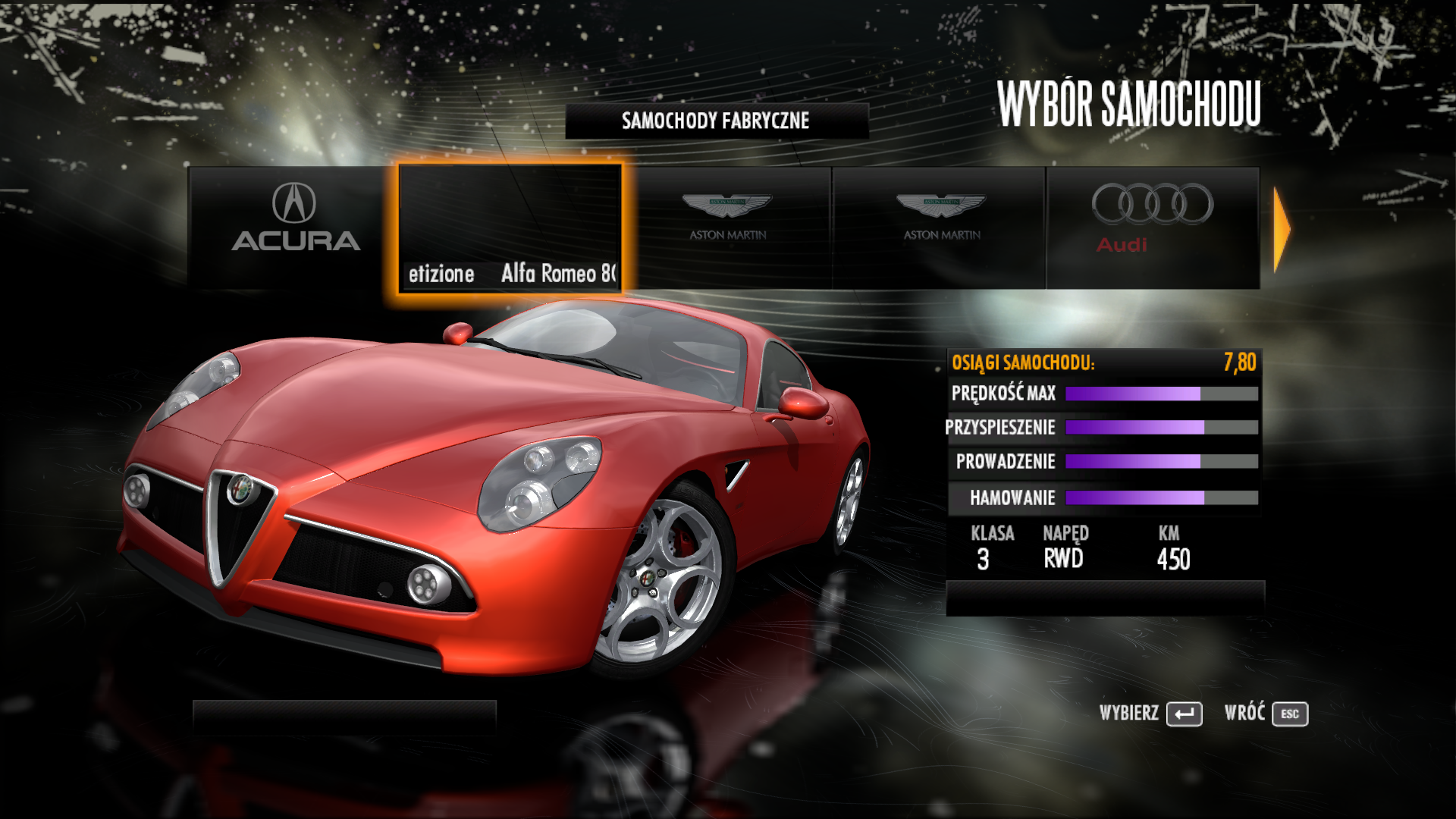The height and width of the screenshot is (819, 1456).
Task: Select the Acura car tile
Action: 295,226
